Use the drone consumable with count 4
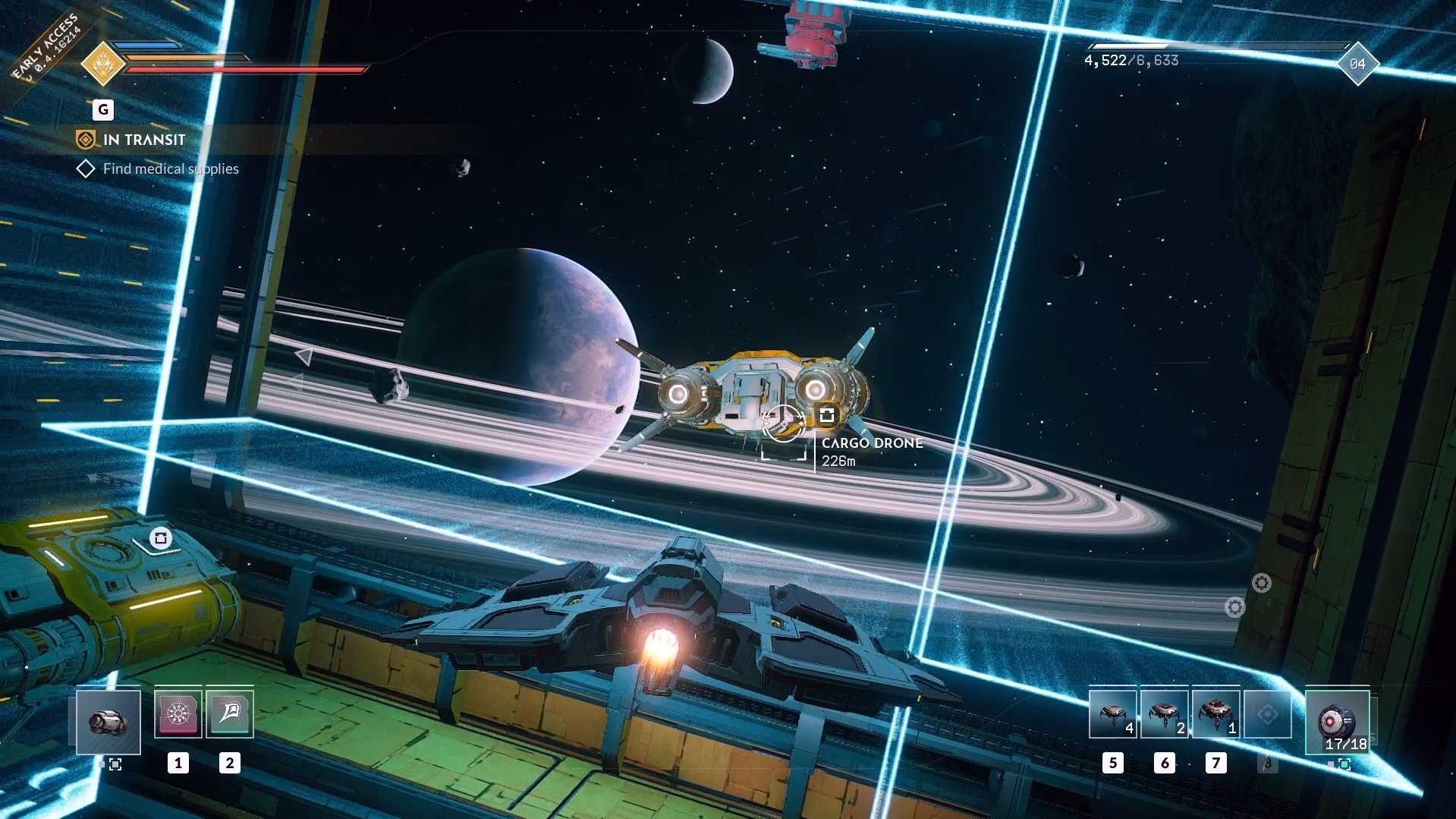 pos(1112,714)
